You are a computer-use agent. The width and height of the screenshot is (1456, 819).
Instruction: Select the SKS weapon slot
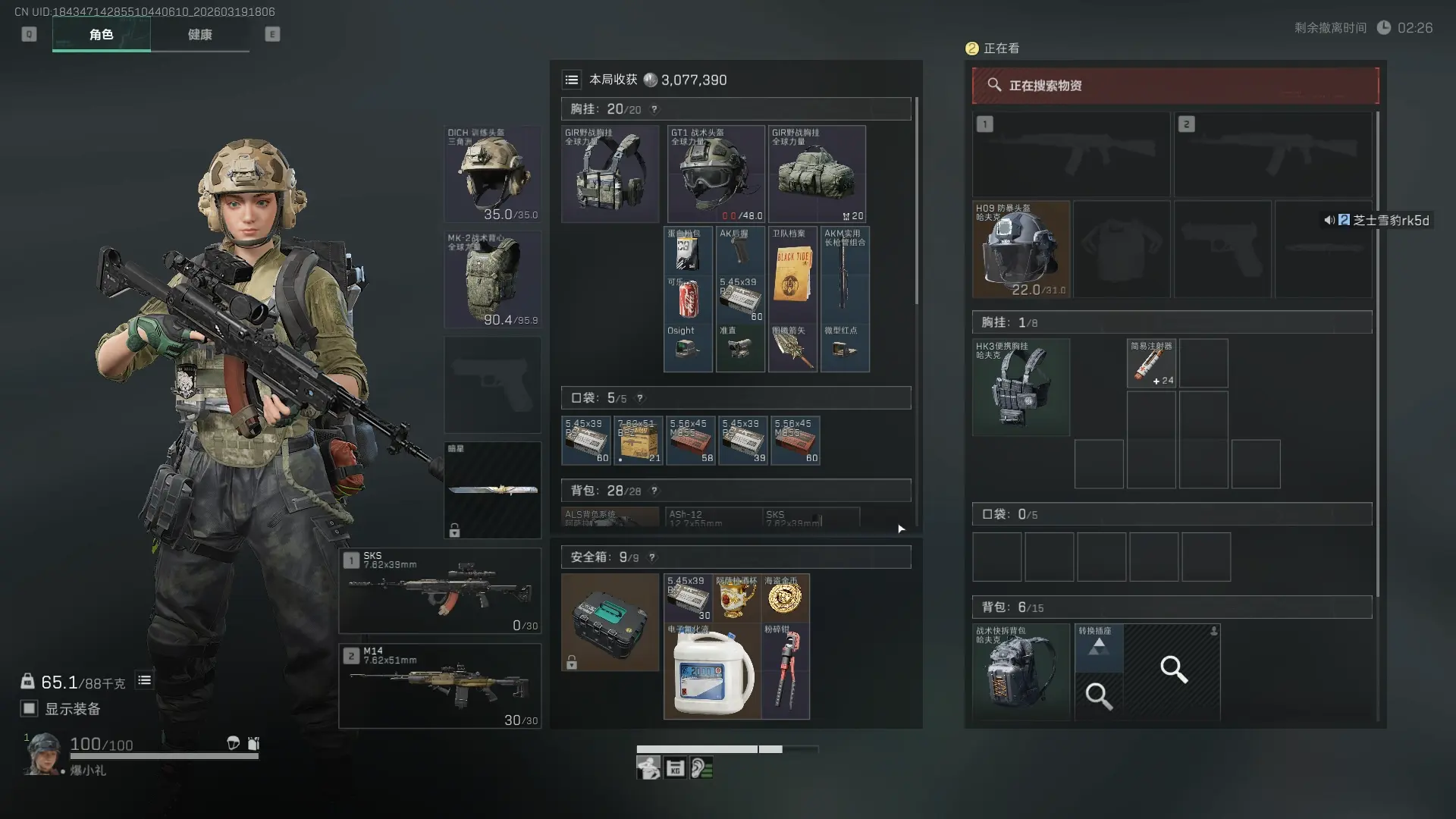pyautogui.click(x=440, y=591)
